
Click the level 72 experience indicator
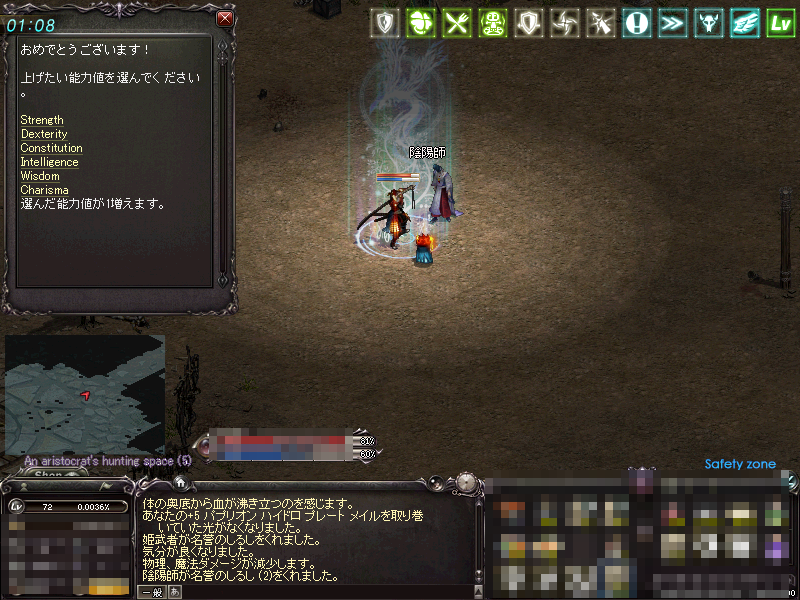pos(69,507)
